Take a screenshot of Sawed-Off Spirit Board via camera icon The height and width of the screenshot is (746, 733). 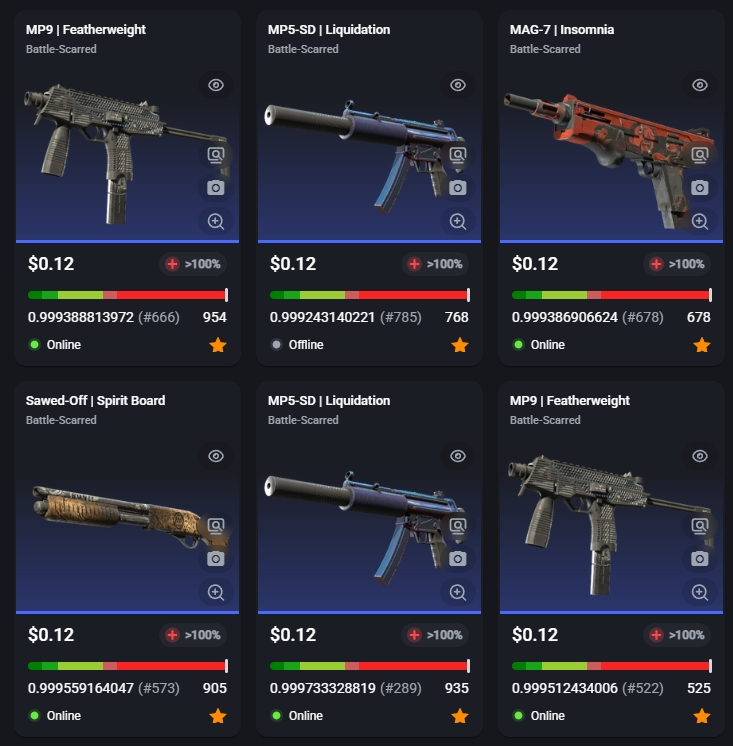click(x=216, y=559)
